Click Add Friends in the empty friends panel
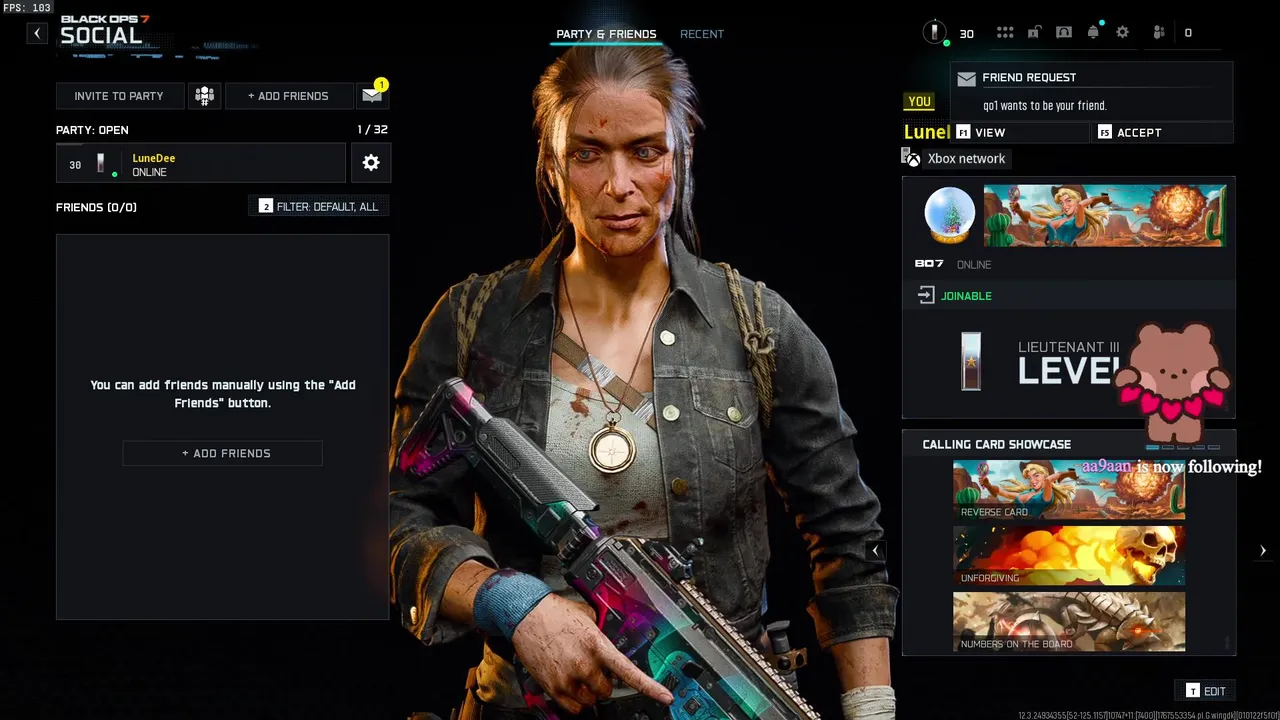The image size is (1280, 720). pyautogui.click(x=223, y=453)
